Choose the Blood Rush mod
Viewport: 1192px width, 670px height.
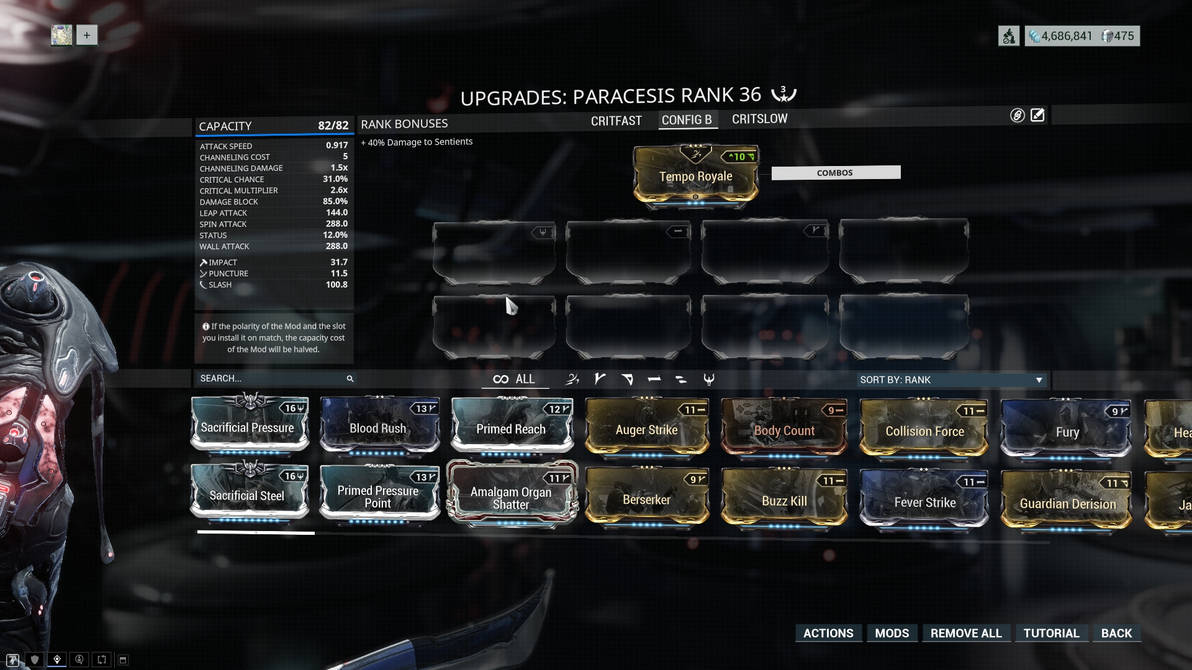379,426
